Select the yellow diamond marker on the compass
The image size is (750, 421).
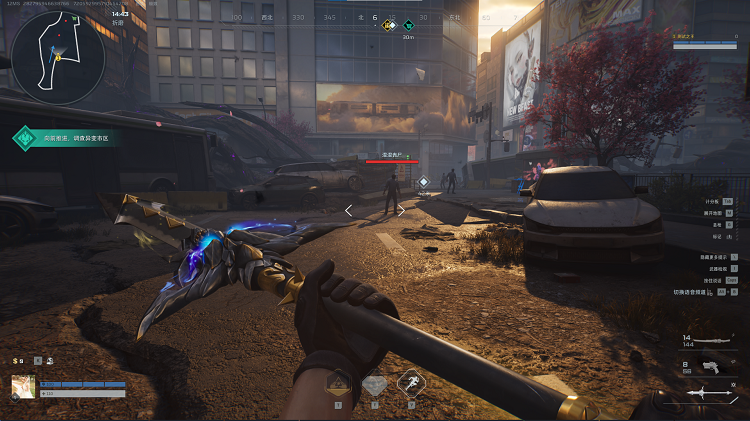pos(389,25)
